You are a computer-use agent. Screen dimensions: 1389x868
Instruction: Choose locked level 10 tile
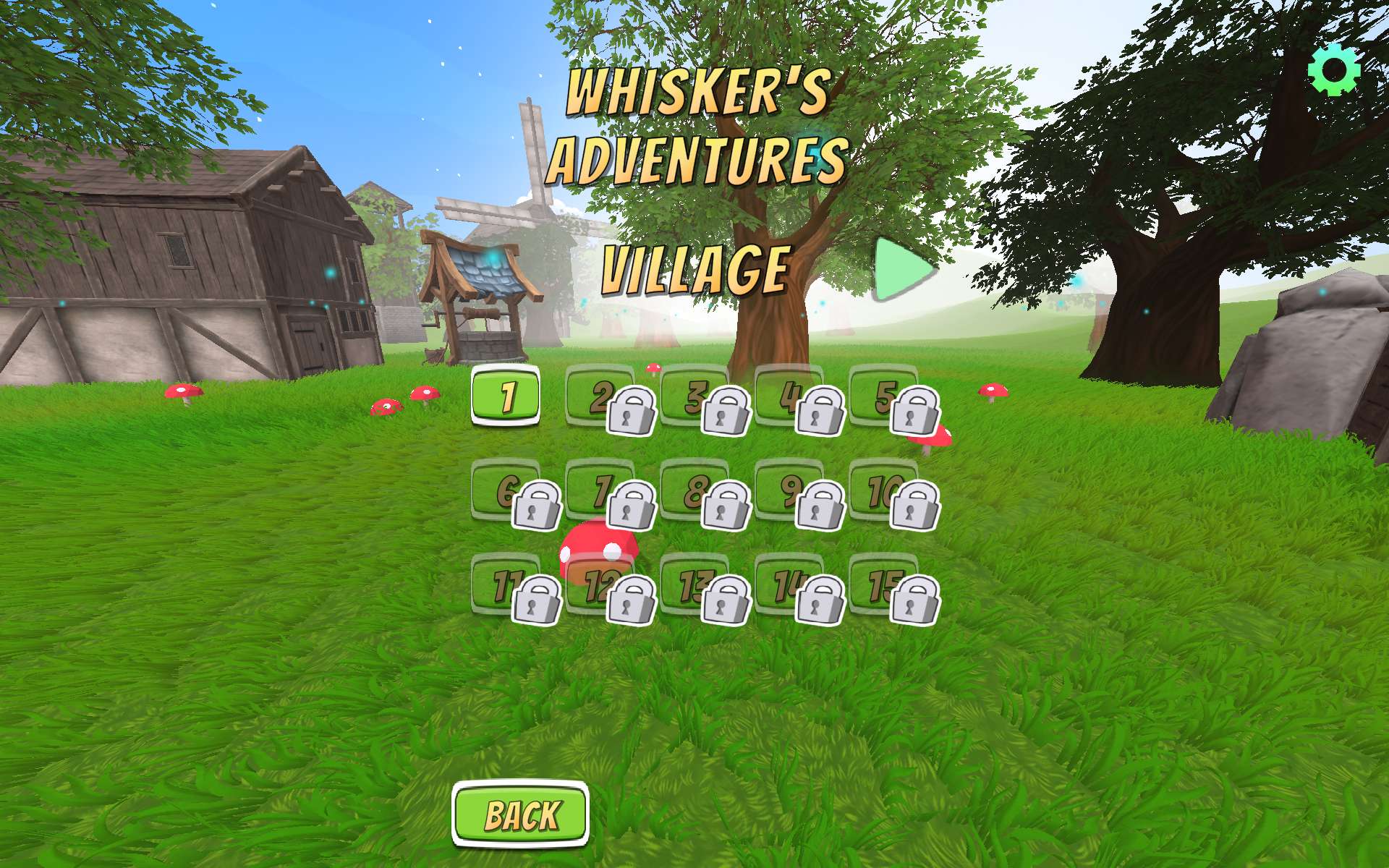(x=884, y=490)
